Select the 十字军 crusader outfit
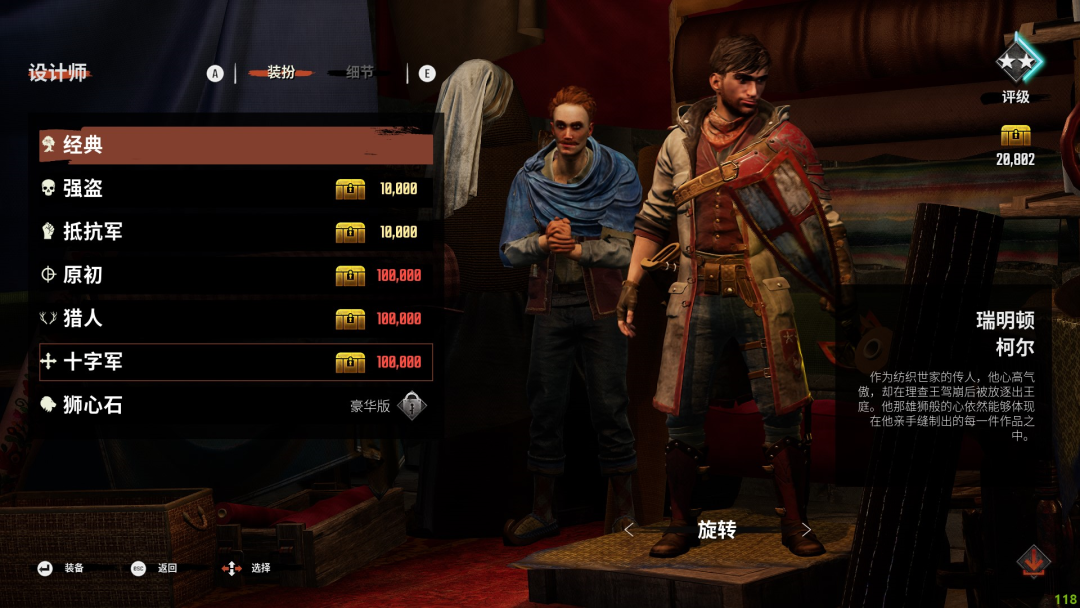Screen dimensions: 1080x608 coord(236,362)
